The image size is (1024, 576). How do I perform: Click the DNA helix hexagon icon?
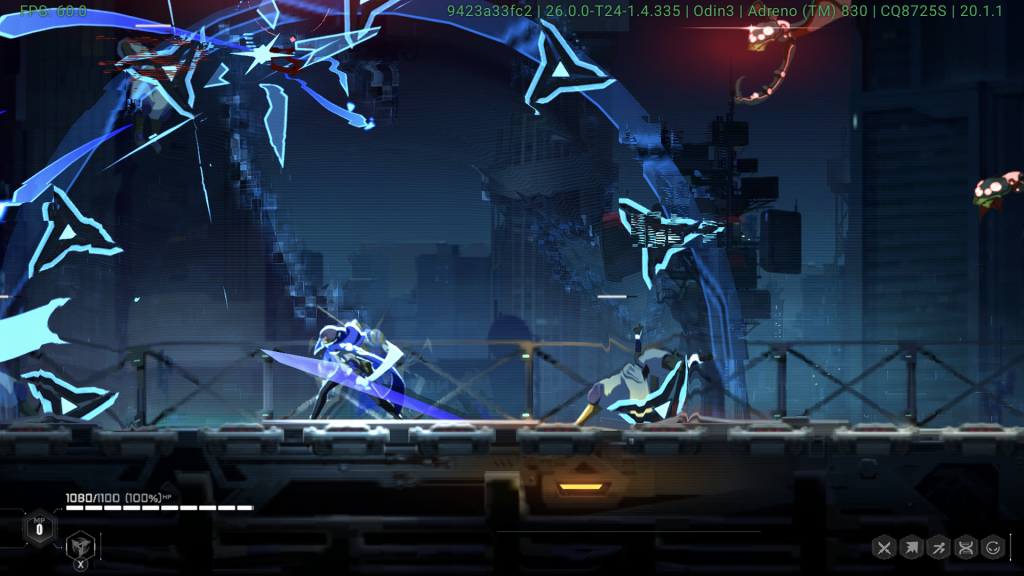(965, 547)
